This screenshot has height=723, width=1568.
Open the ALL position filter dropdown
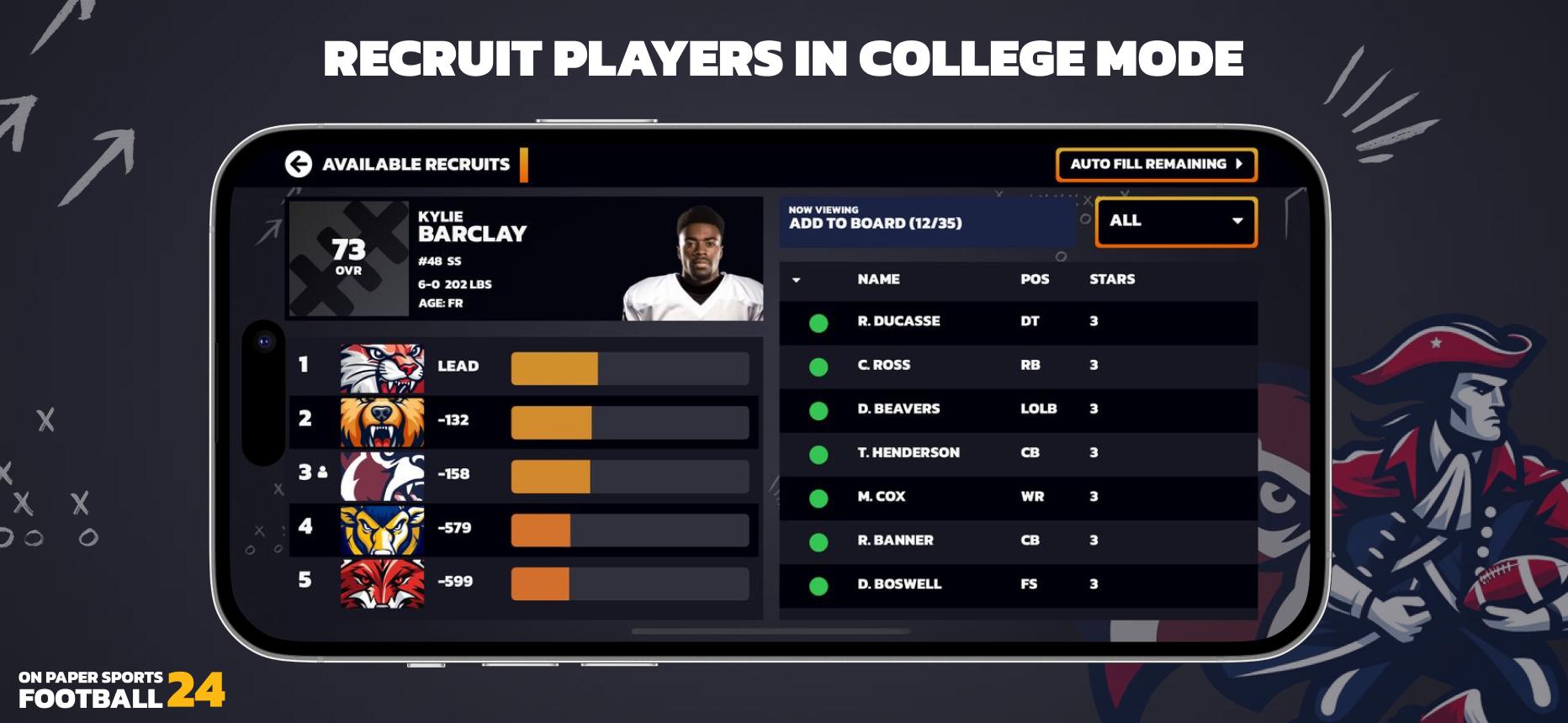tap(1174, 221)
